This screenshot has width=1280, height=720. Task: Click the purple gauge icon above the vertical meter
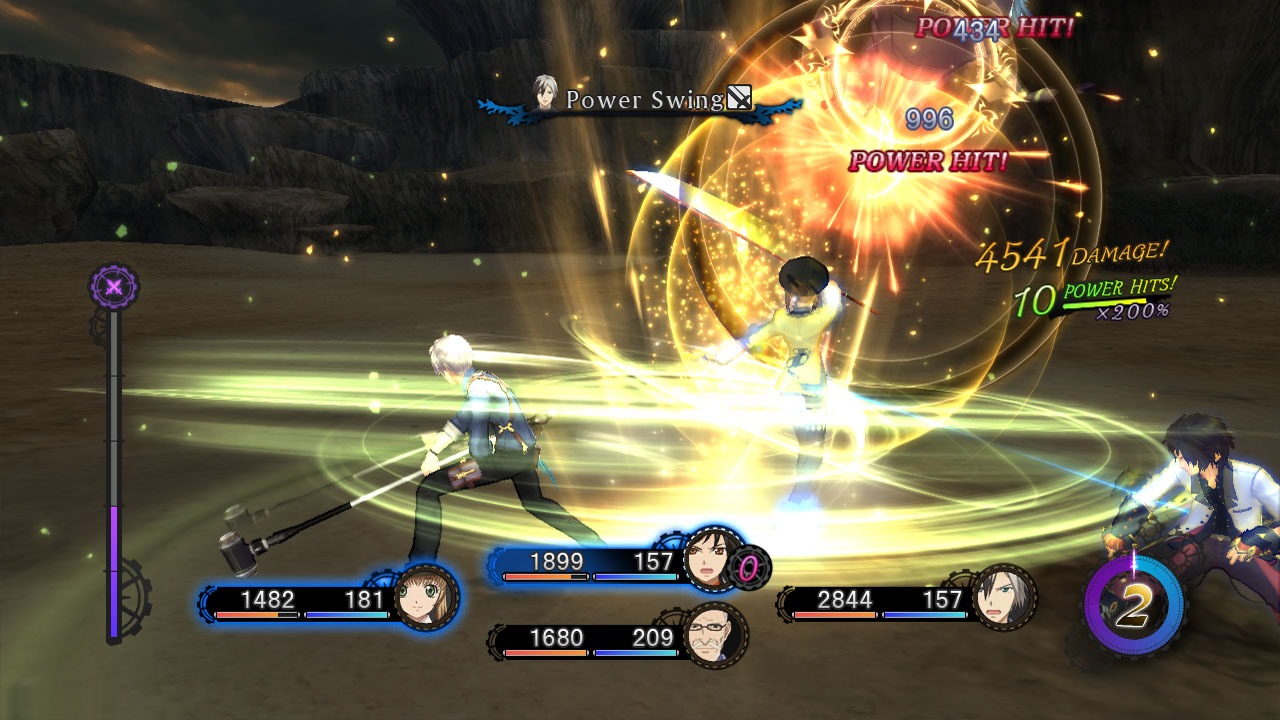(114, 288)
